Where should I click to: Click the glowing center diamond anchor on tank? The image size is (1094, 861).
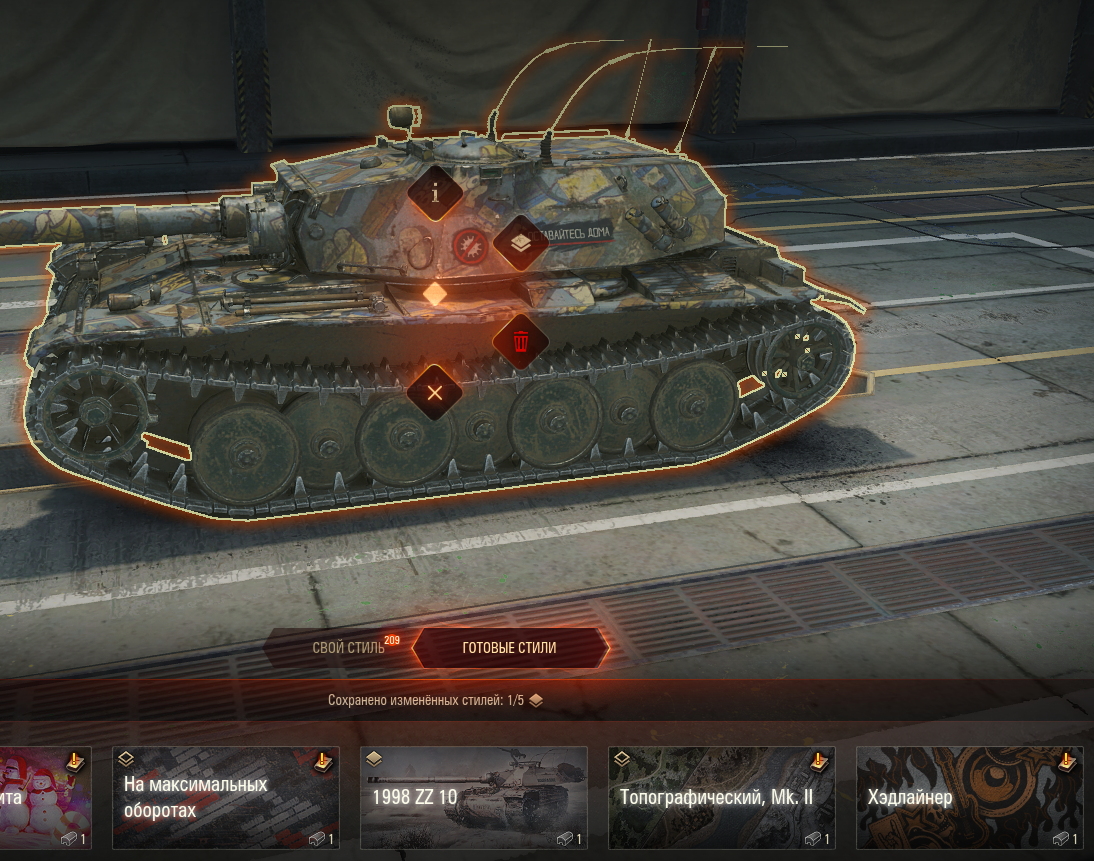click(435, 293)
